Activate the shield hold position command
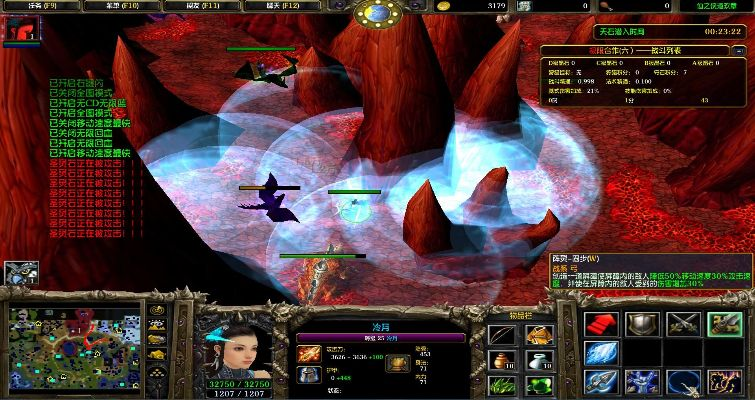The width and height of the screenshot is (755, 400). pyautogui.click(x=642, y=324)
